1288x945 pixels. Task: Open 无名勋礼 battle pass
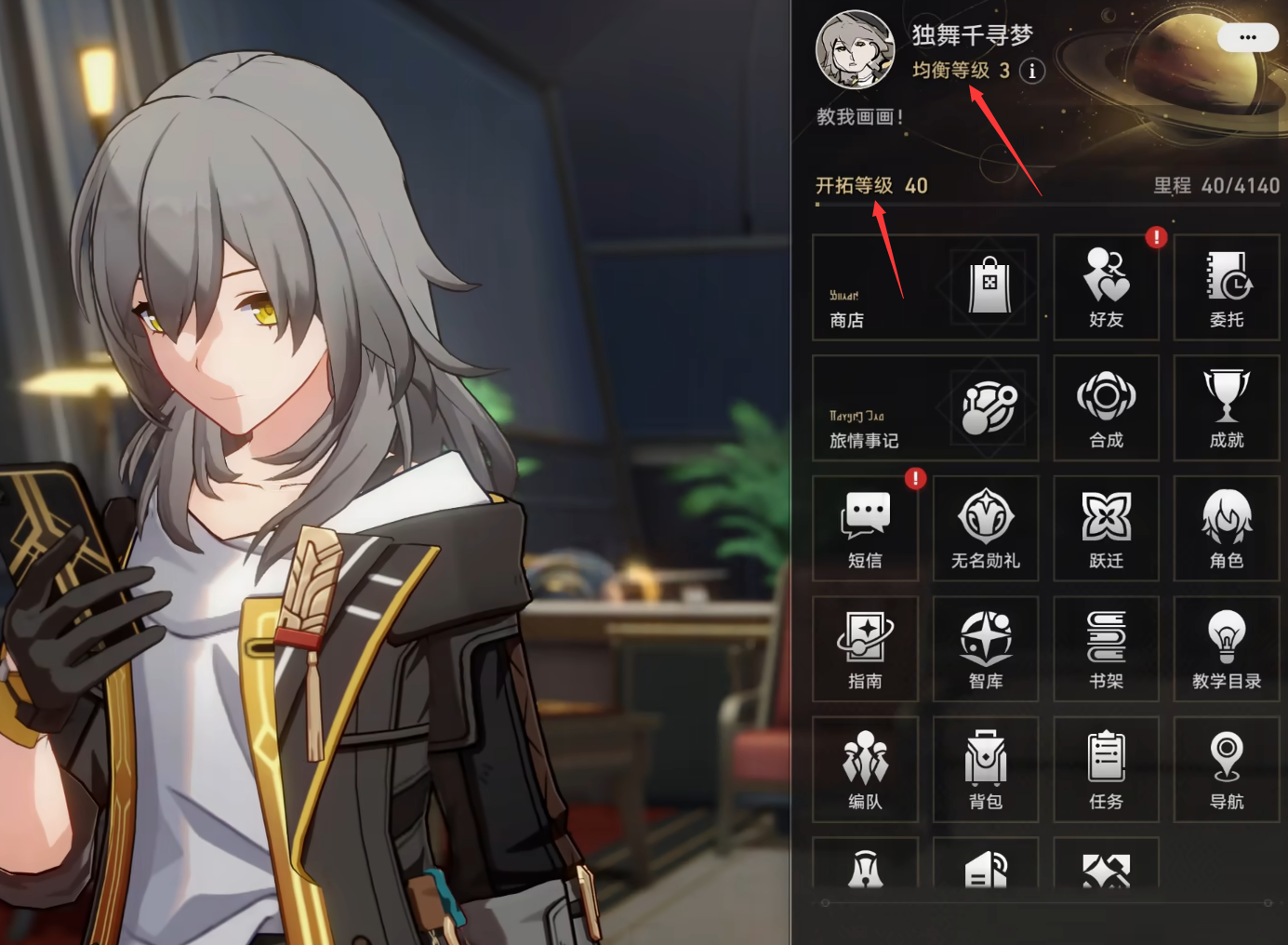985,528
